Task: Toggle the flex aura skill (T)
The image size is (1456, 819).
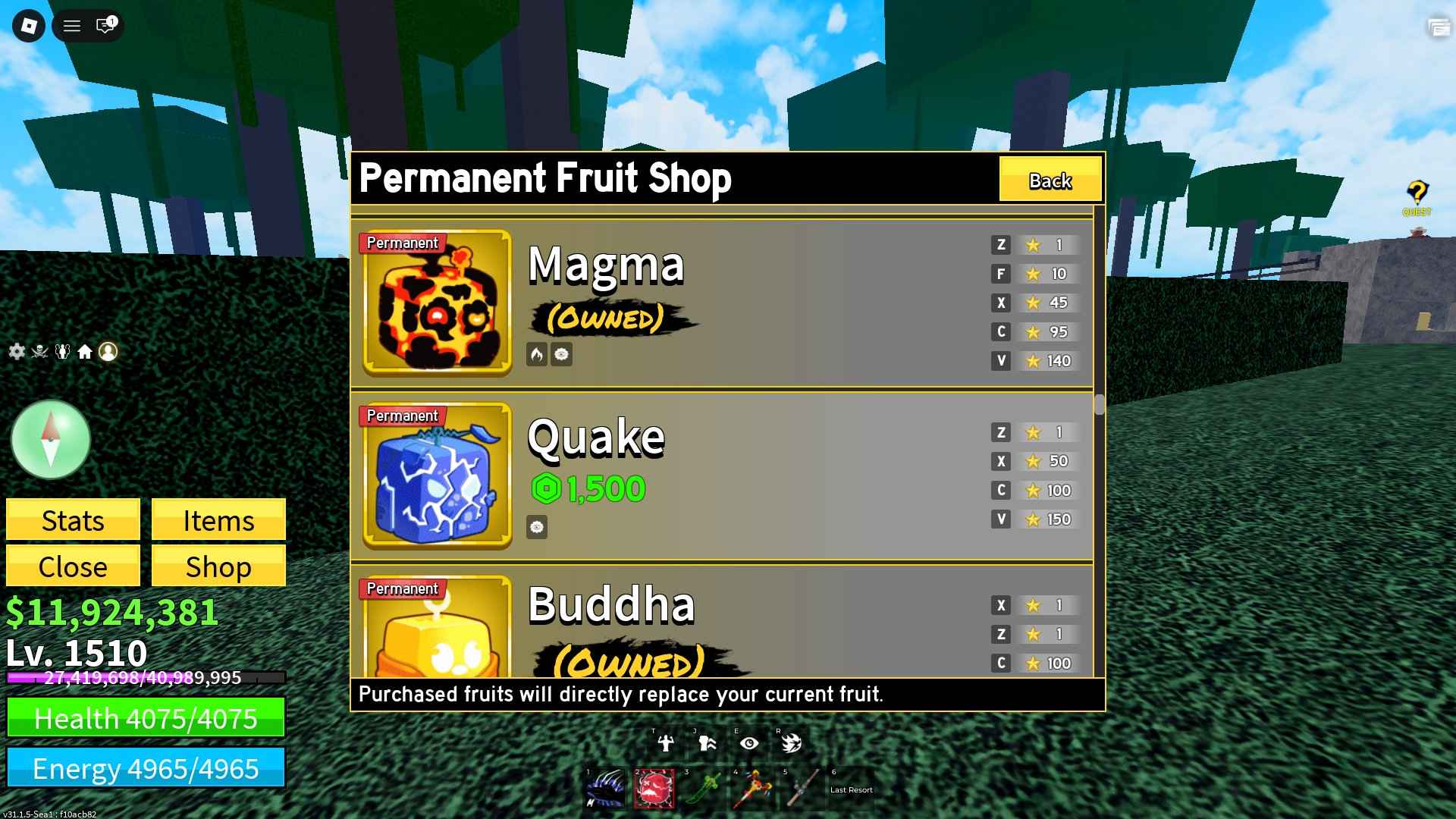Action: (x=665, y=744)
